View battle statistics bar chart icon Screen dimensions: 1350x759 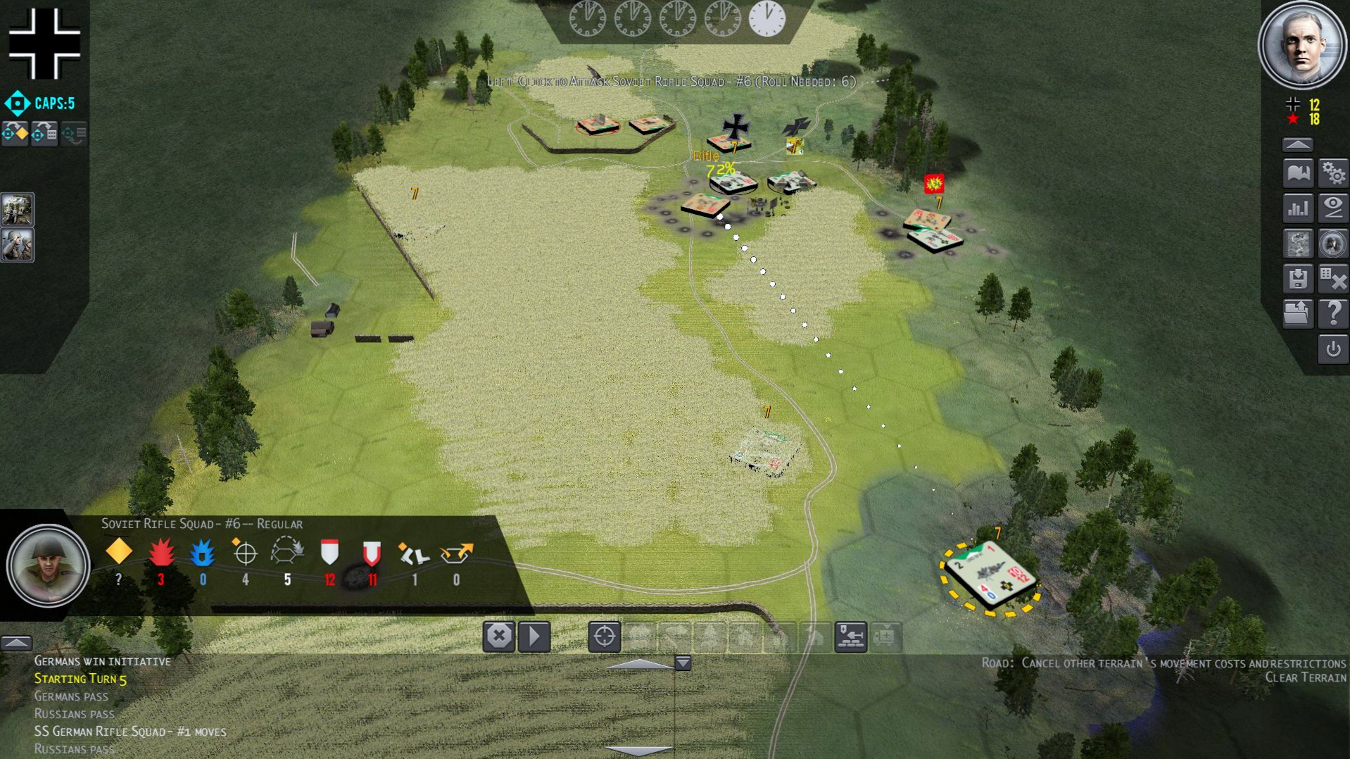click(x=1297, y=207)
